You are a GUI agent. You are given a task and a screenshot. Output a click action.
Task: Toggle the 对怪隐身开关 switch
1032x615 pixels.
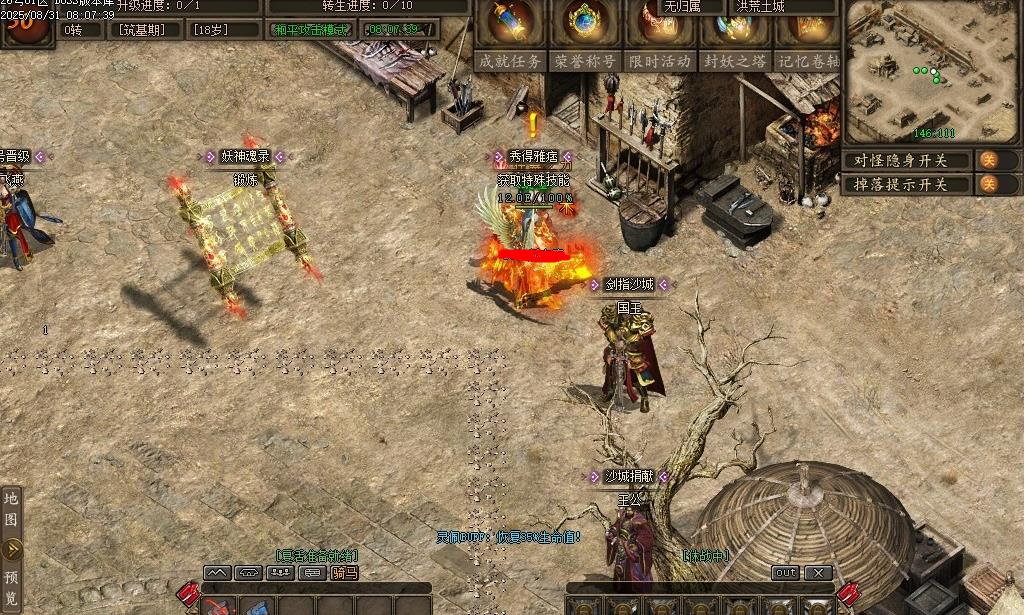[x=987, y=160]
